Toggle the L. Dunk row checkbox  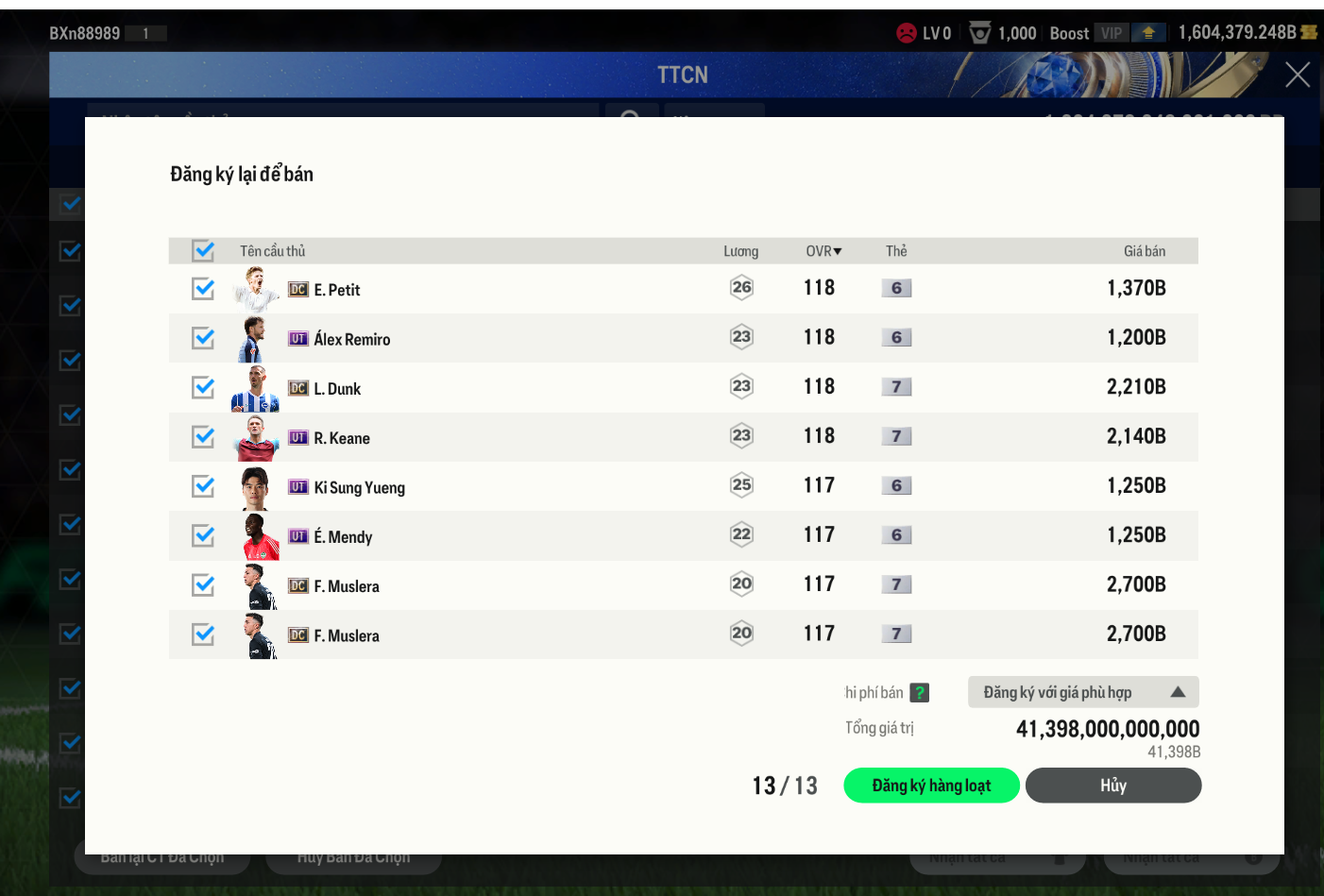point(203,387)
